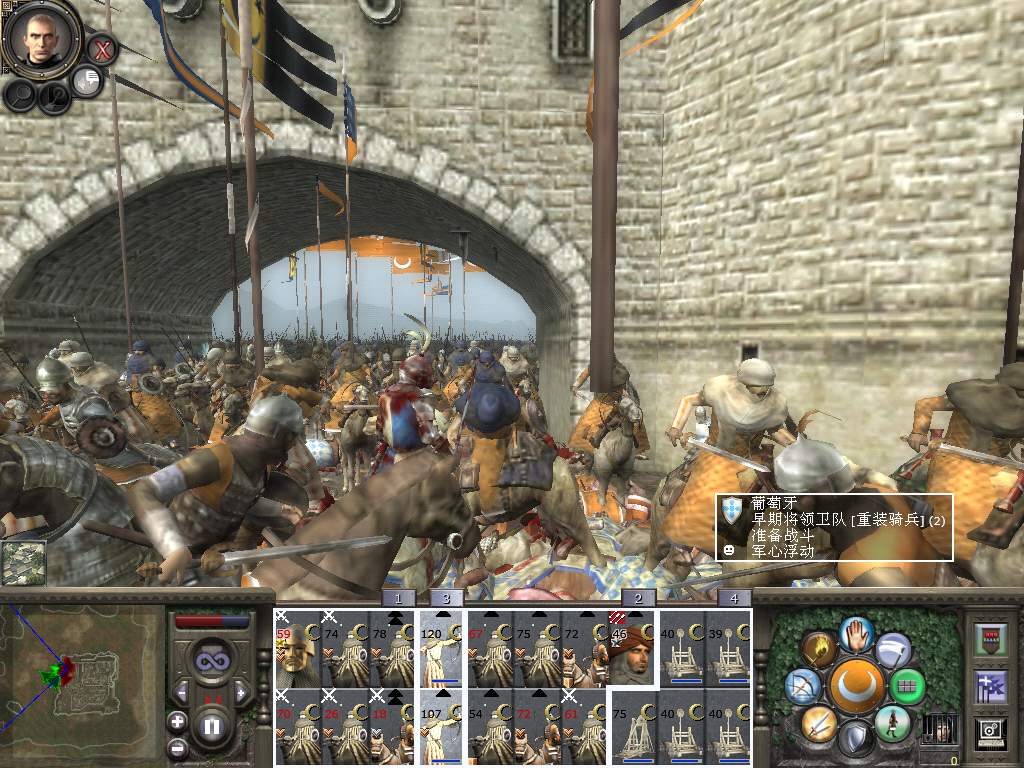Show the advisor's speech text

(88, 82)
